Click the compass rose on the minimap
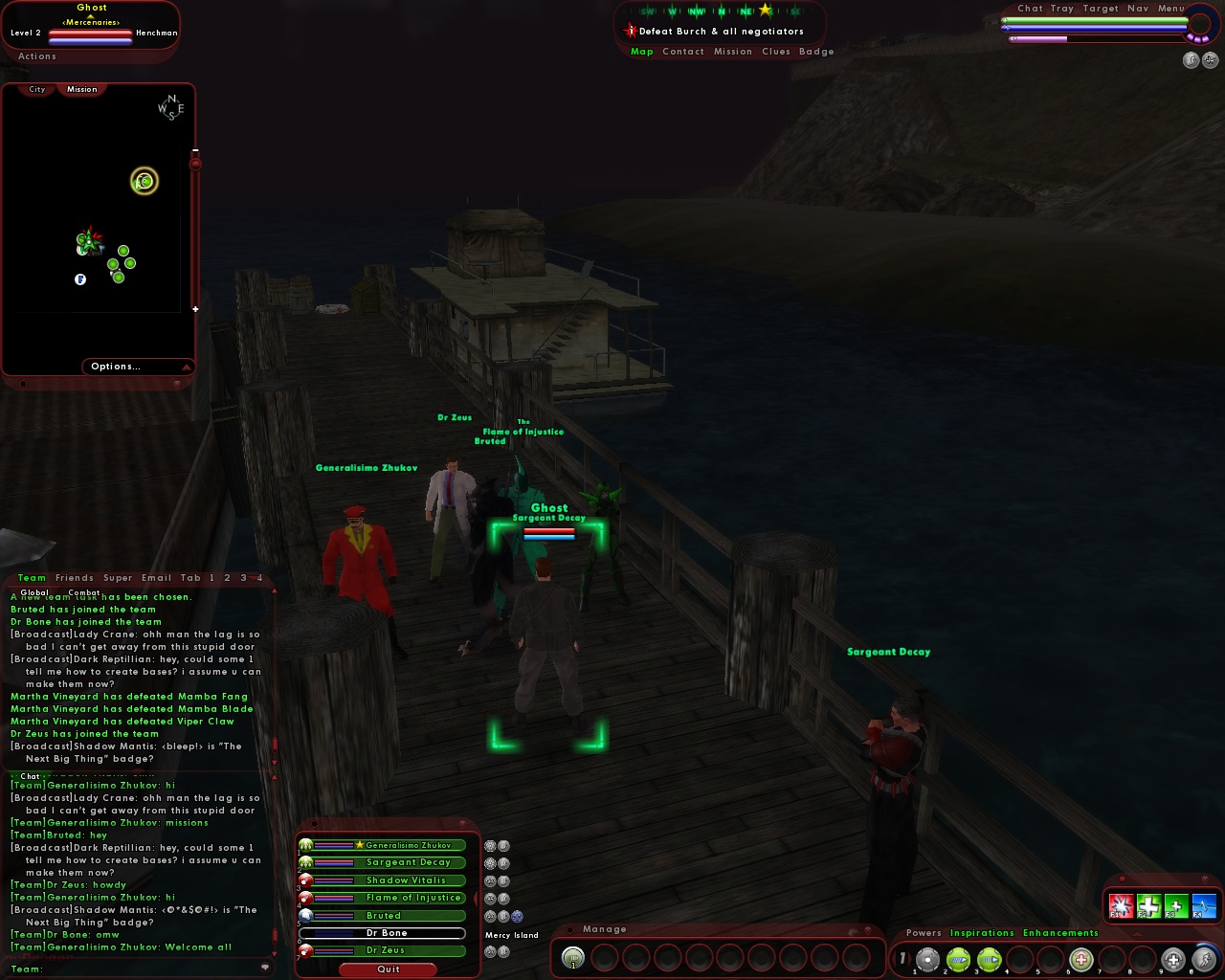 tap(169, 108)
